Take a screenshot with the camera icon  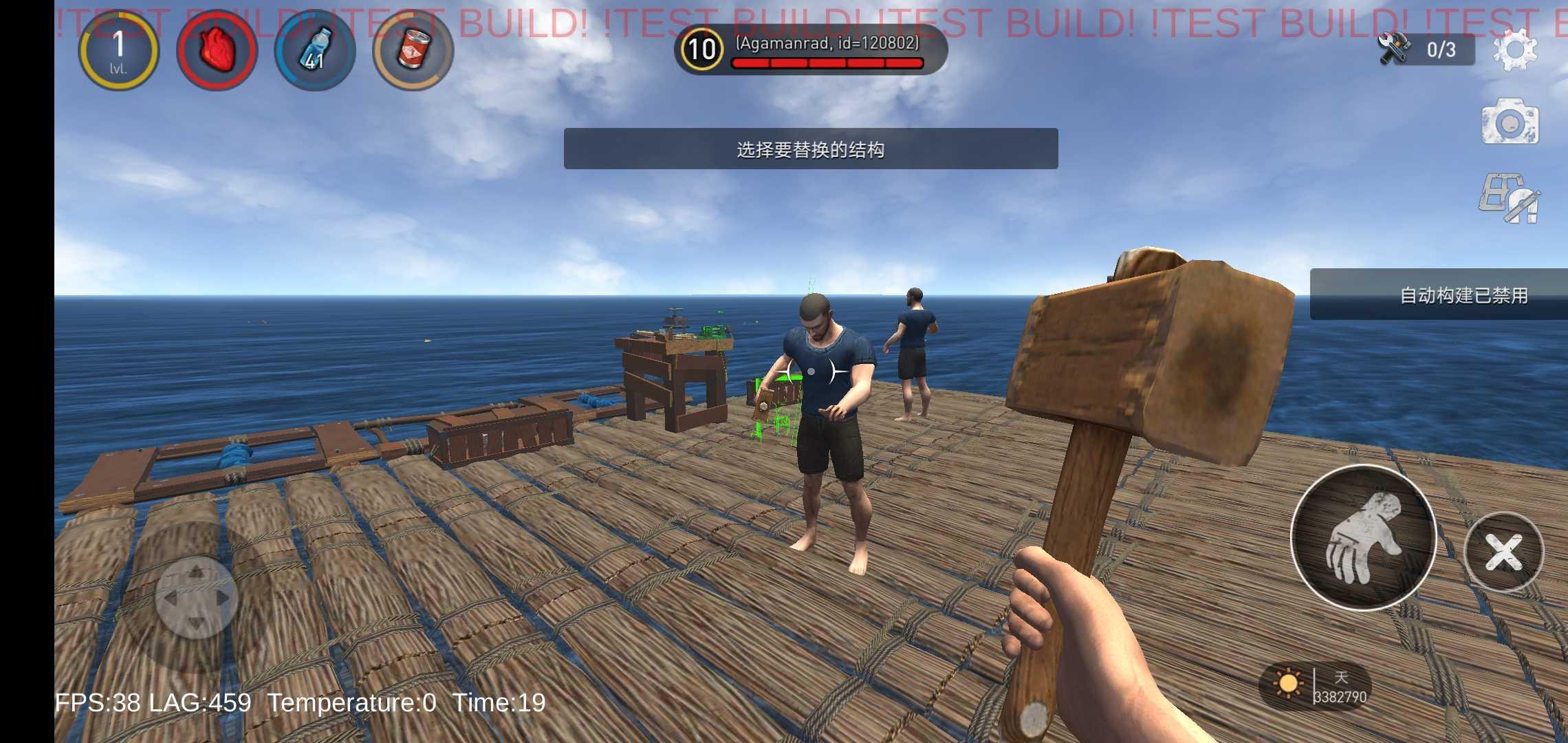point(1512,122)
